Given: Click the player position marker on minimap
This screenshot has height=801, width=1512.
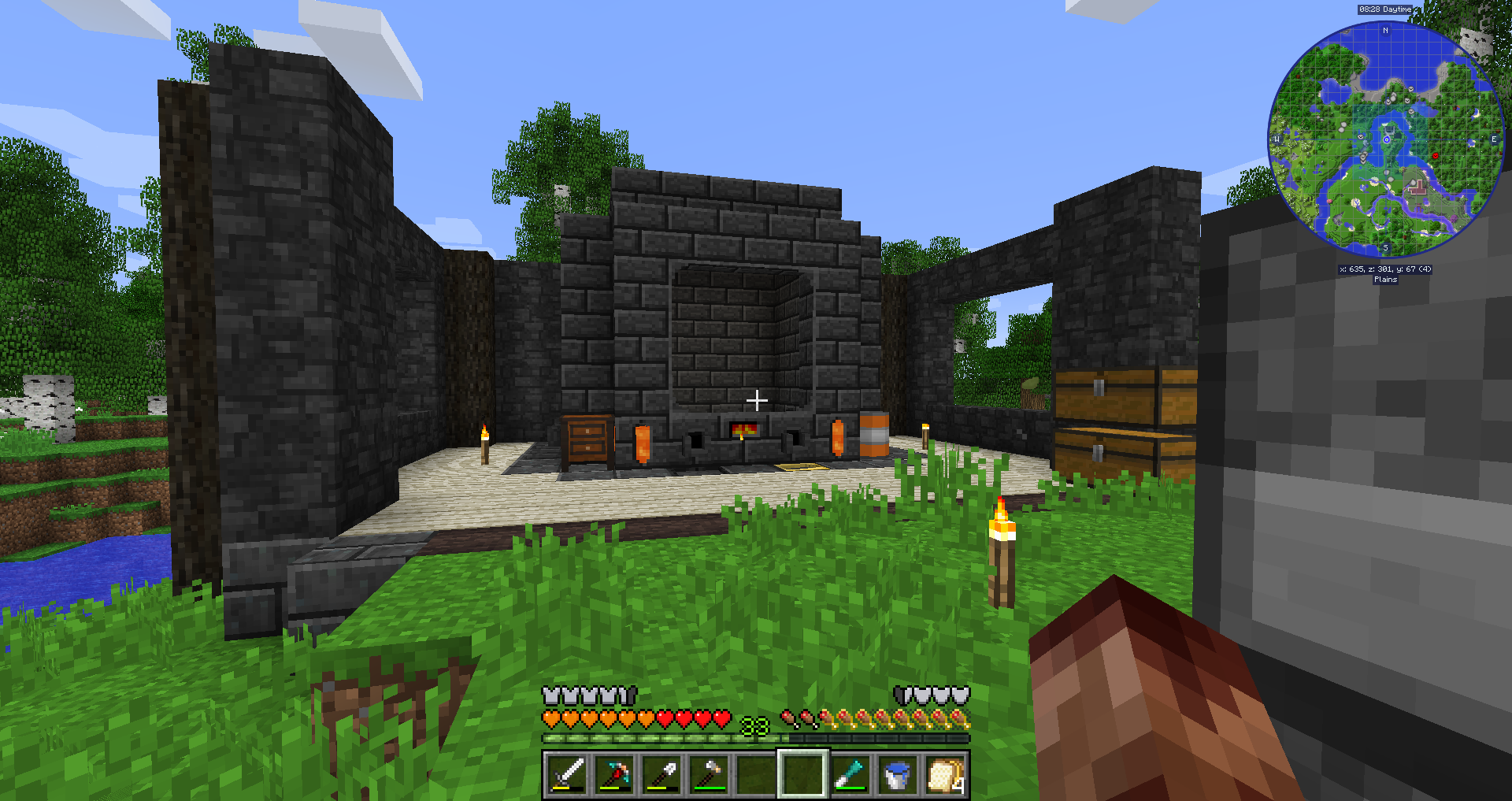Looking at the screenshot, I should (1387, 139).
